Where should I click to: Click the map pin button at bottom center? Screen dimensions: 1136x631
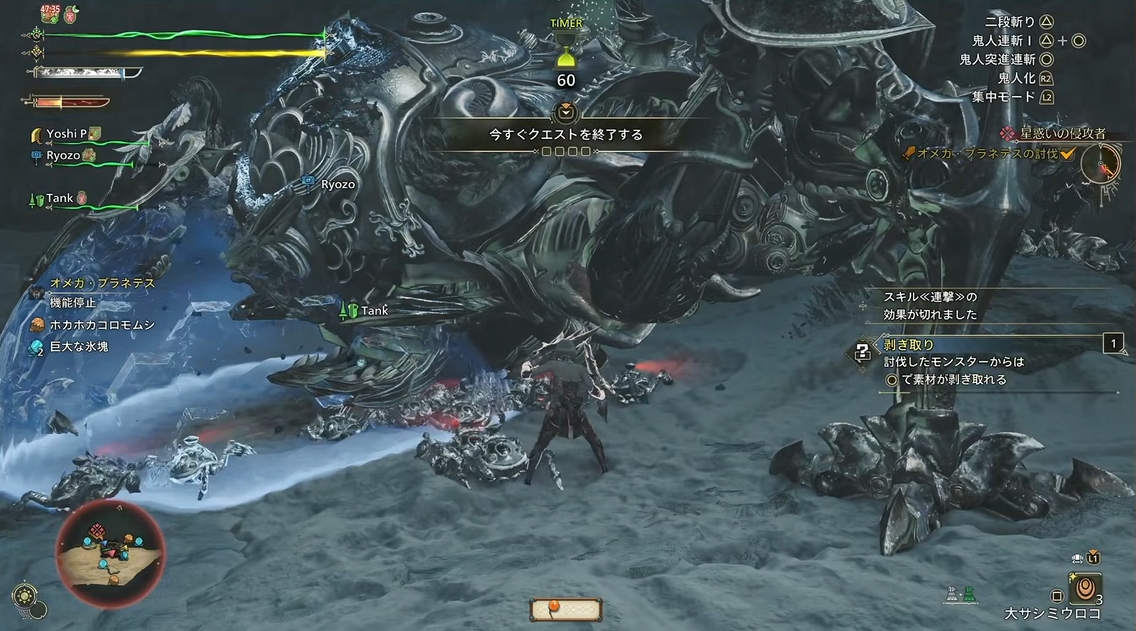click(x=566, y=608)
